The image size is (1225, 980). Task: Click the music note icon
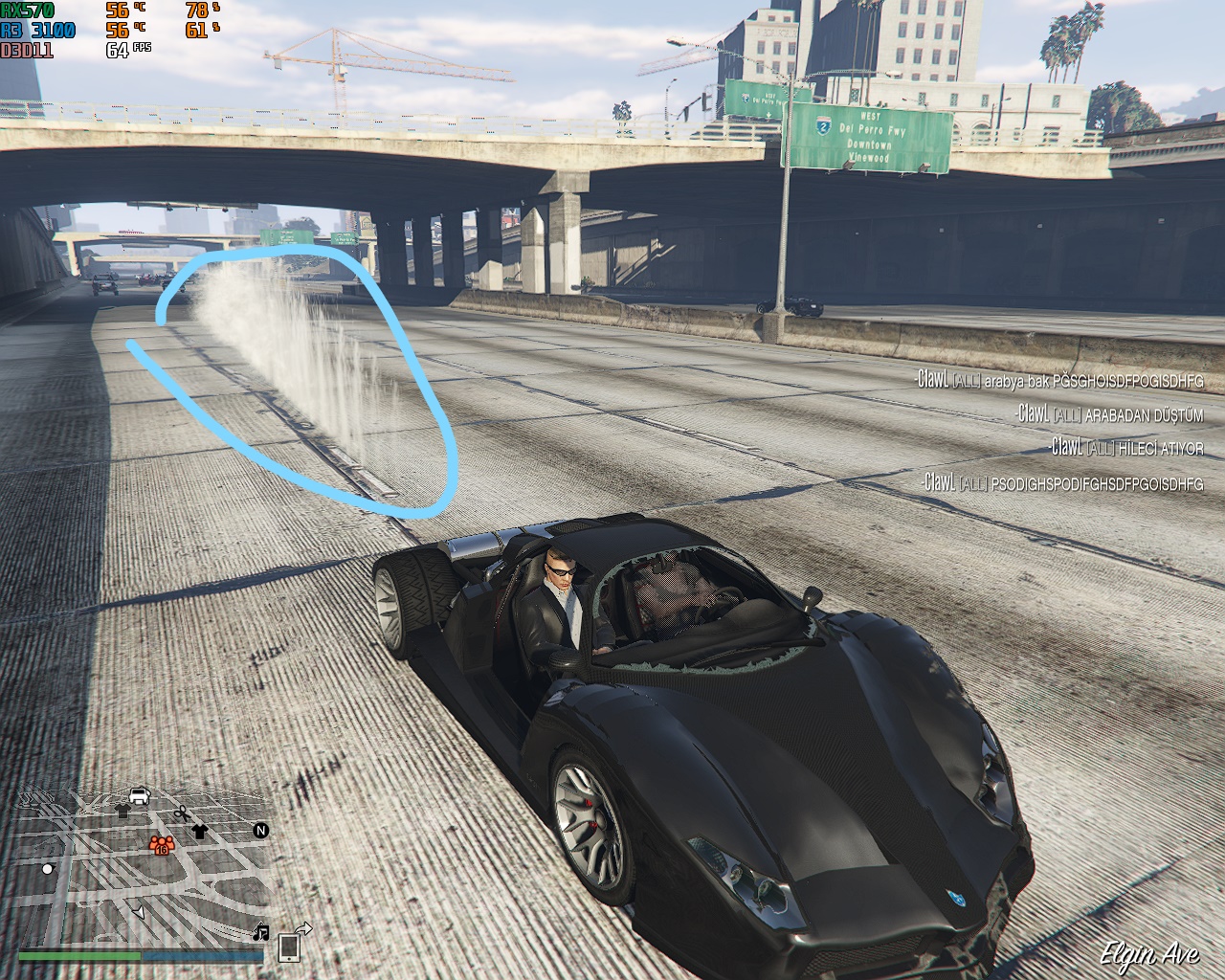point(261,931)
